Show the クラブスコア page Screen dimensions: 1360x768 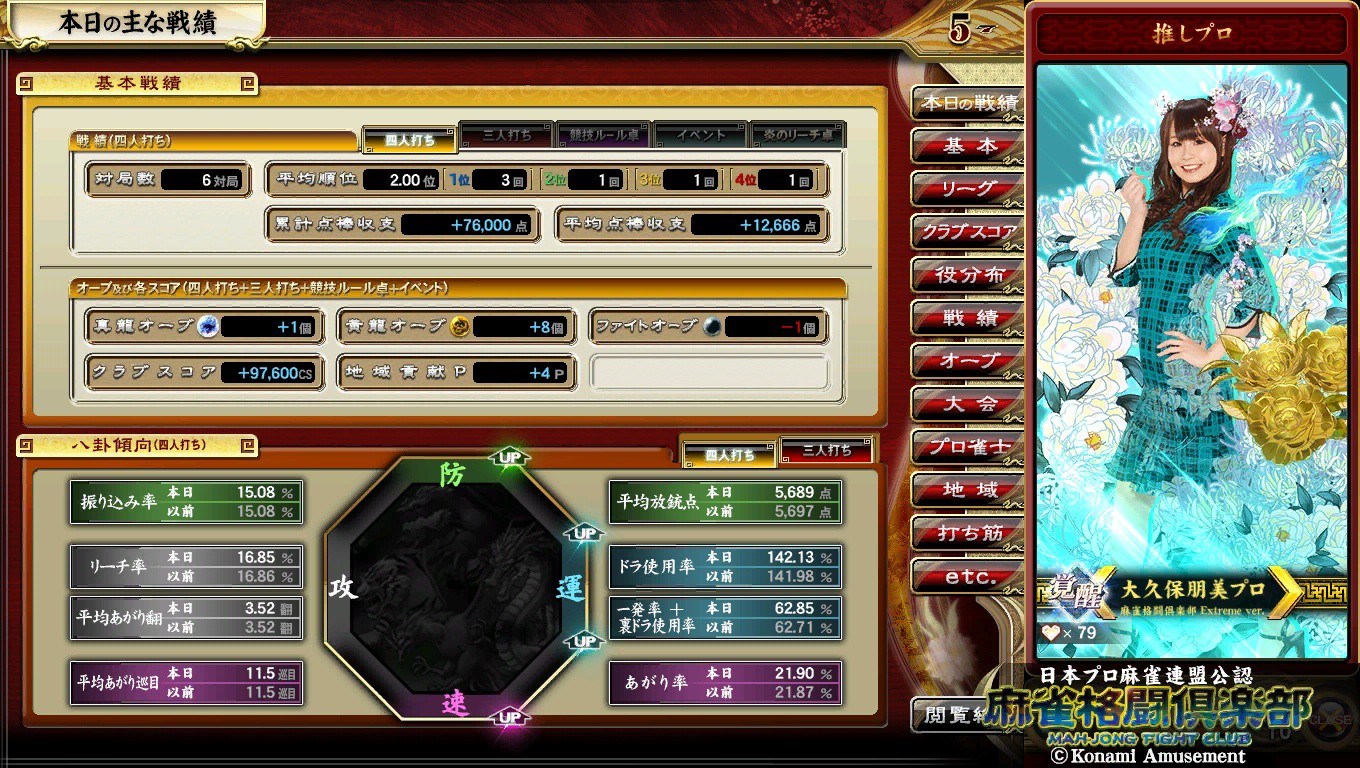(968, 232)
